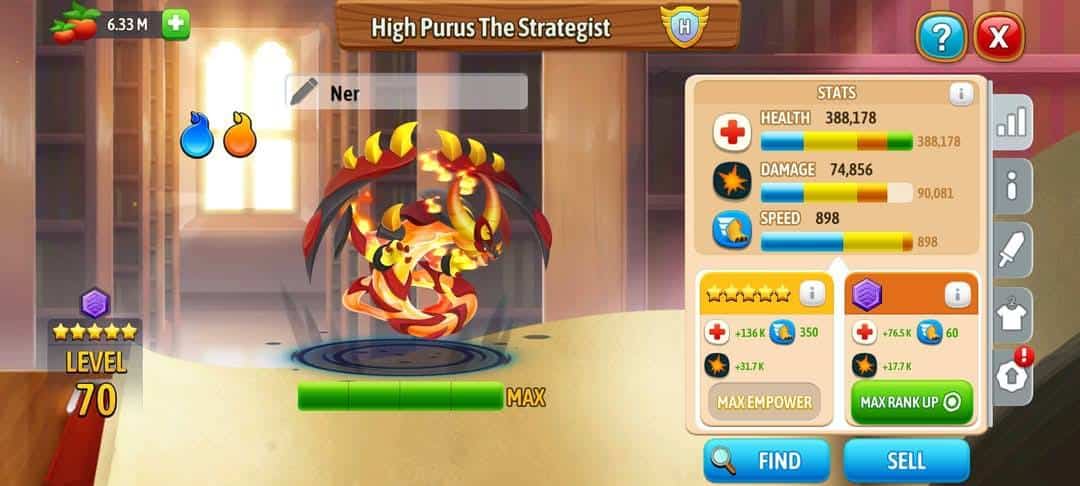1080x486 pixels.
Task: Add more food with green plus
Action: pos(176,24)
